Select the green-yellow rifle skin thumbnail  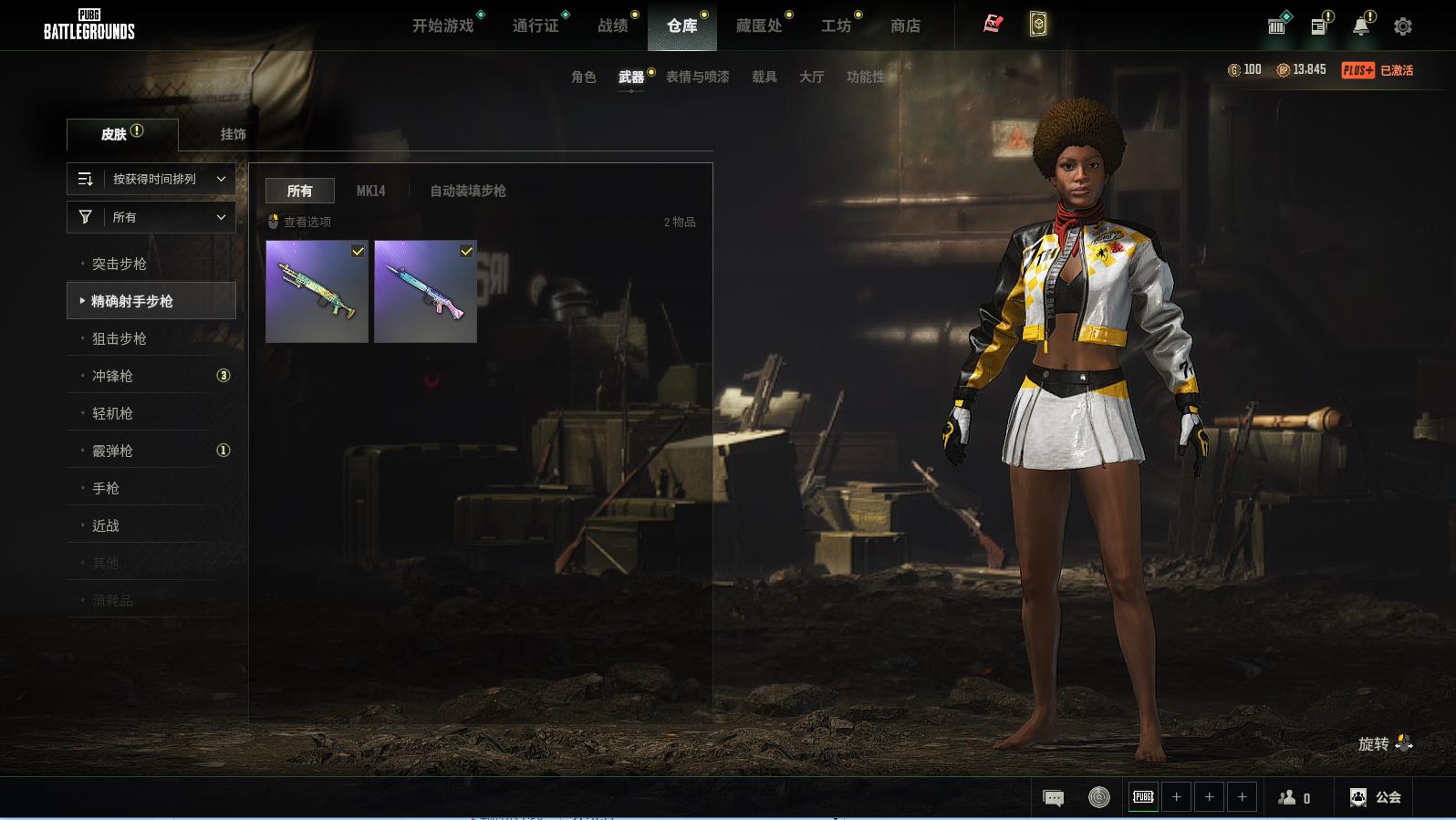[x=317, y=292]
